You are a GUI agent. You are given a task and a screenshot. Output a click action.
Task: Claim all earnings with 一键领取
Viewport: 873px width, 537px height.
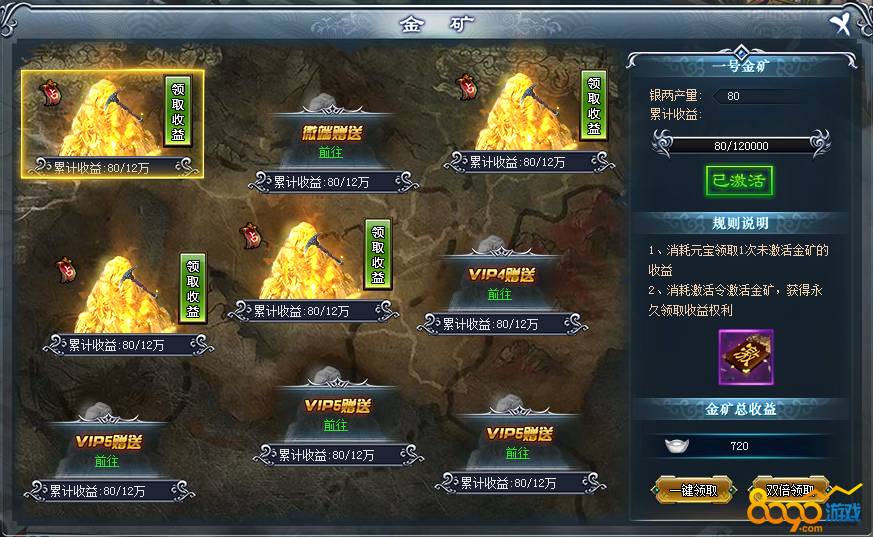(685, 491)
